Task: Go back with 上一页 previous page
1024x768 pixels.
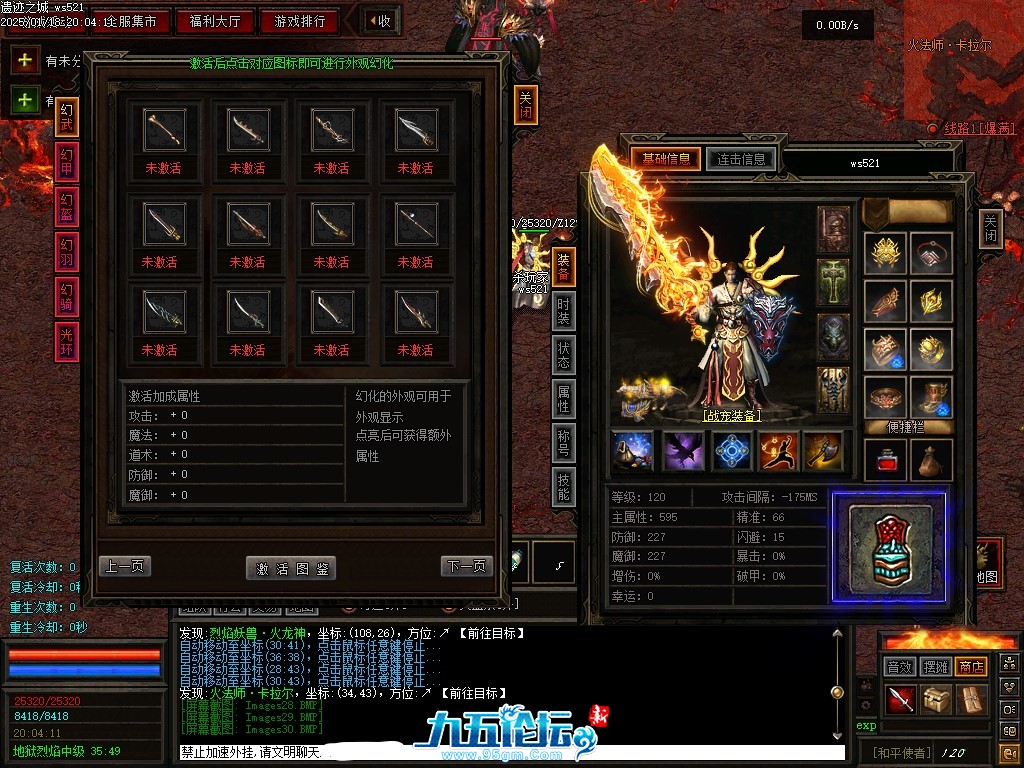Action: pos(125,566)
